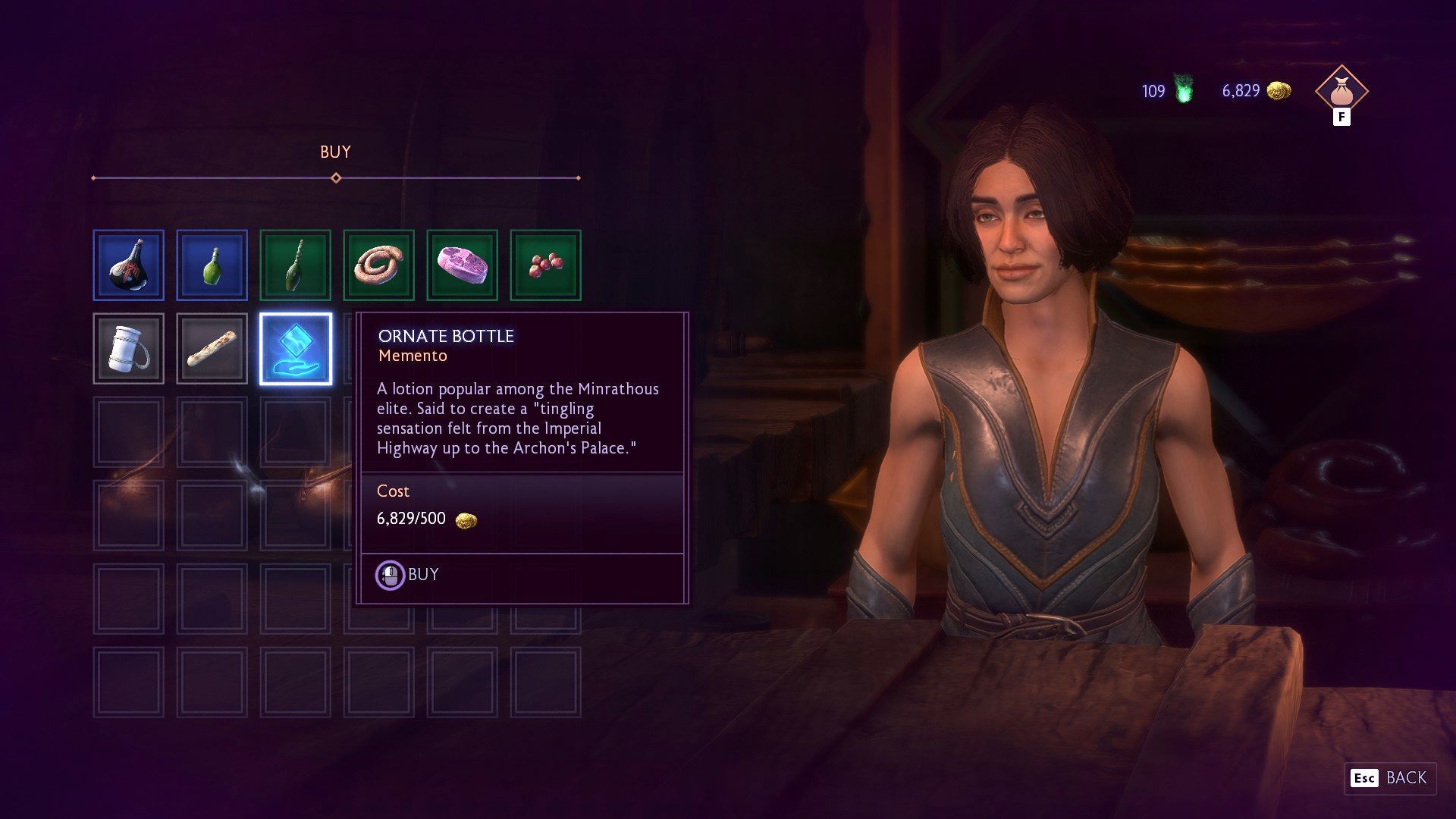The height and width of the screenshot is (819, 1456).
Task: Select the highlighted Ornate Bottle memento slot
Action: point(296,349)
